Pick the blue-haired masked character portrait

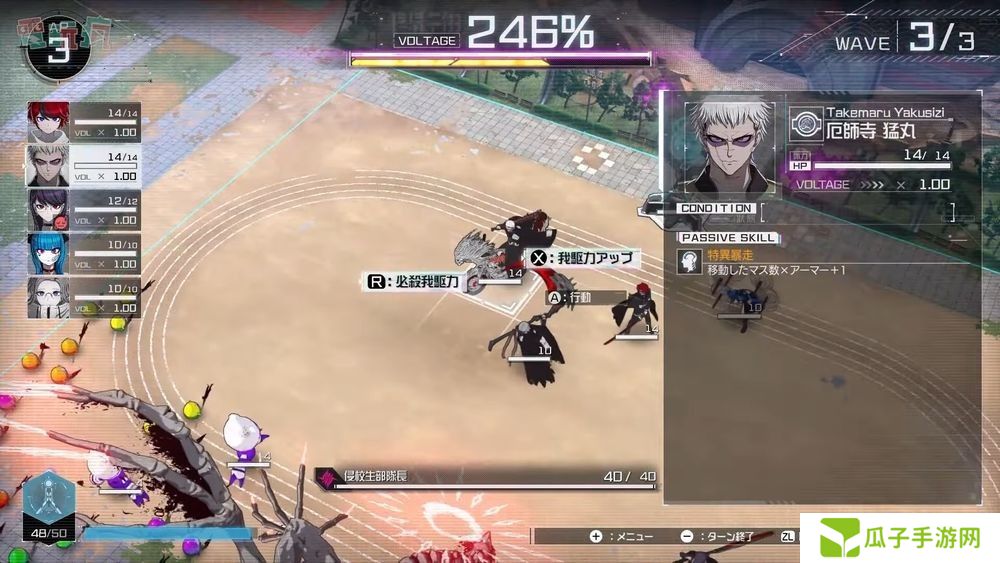click(x=47, y=253)
